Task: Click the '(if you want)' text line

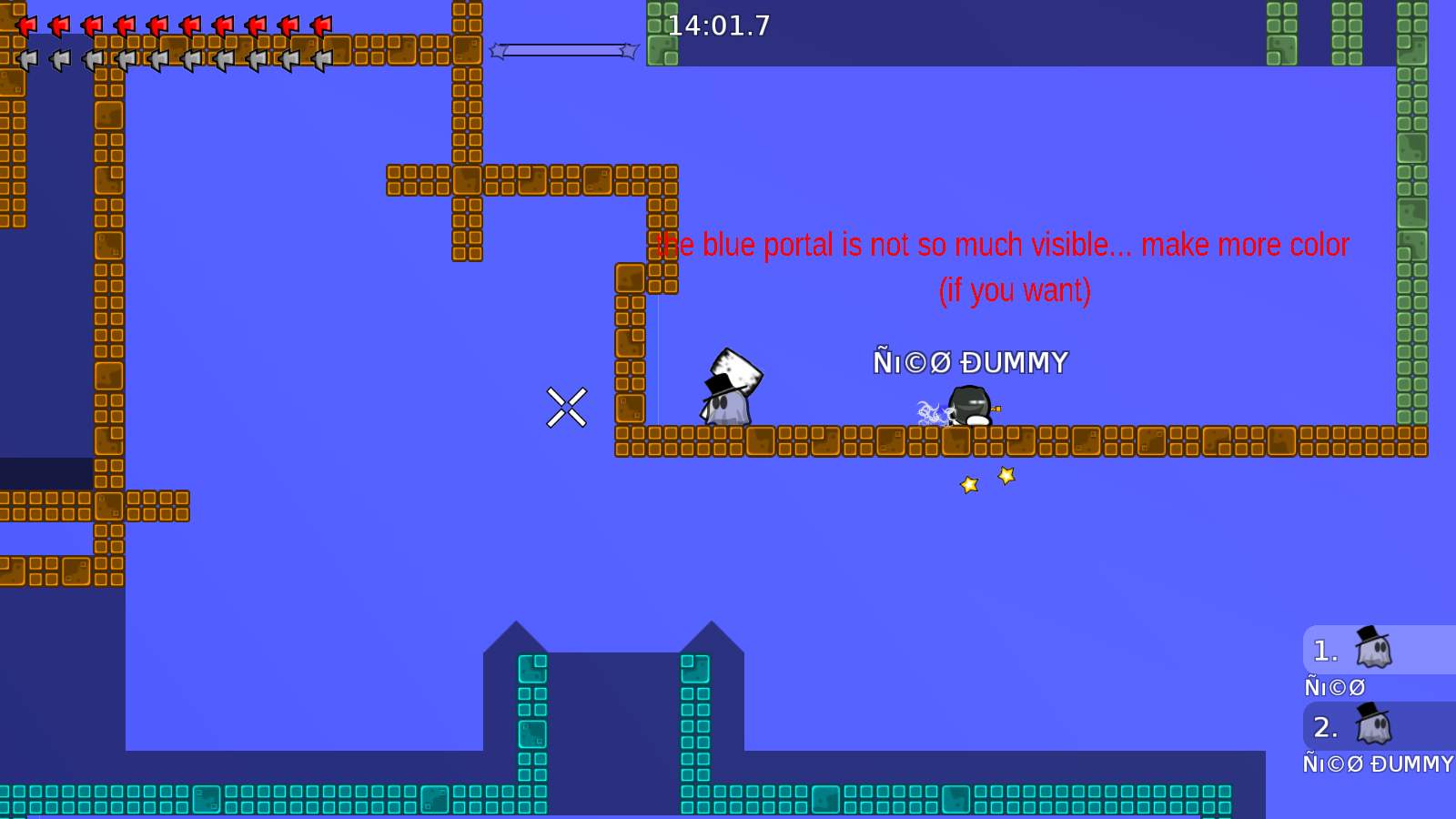Action: (x=1016, y=290)
